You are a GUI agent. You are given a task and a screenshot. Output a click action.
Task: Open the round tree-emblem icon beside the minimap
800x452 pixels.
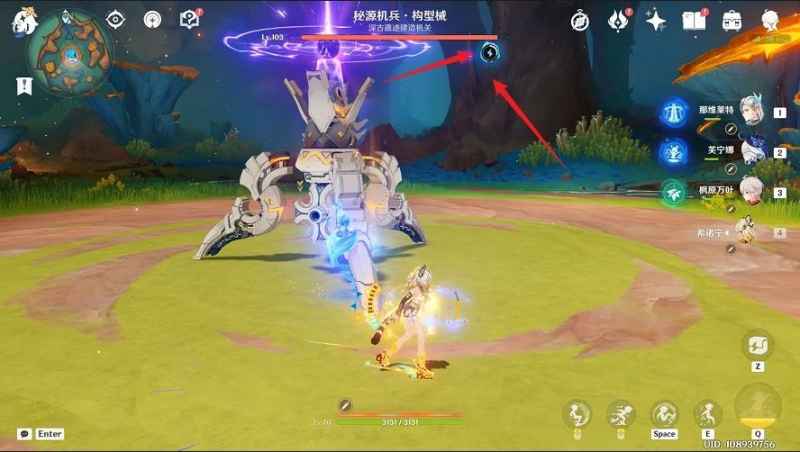tap(153, 19)
